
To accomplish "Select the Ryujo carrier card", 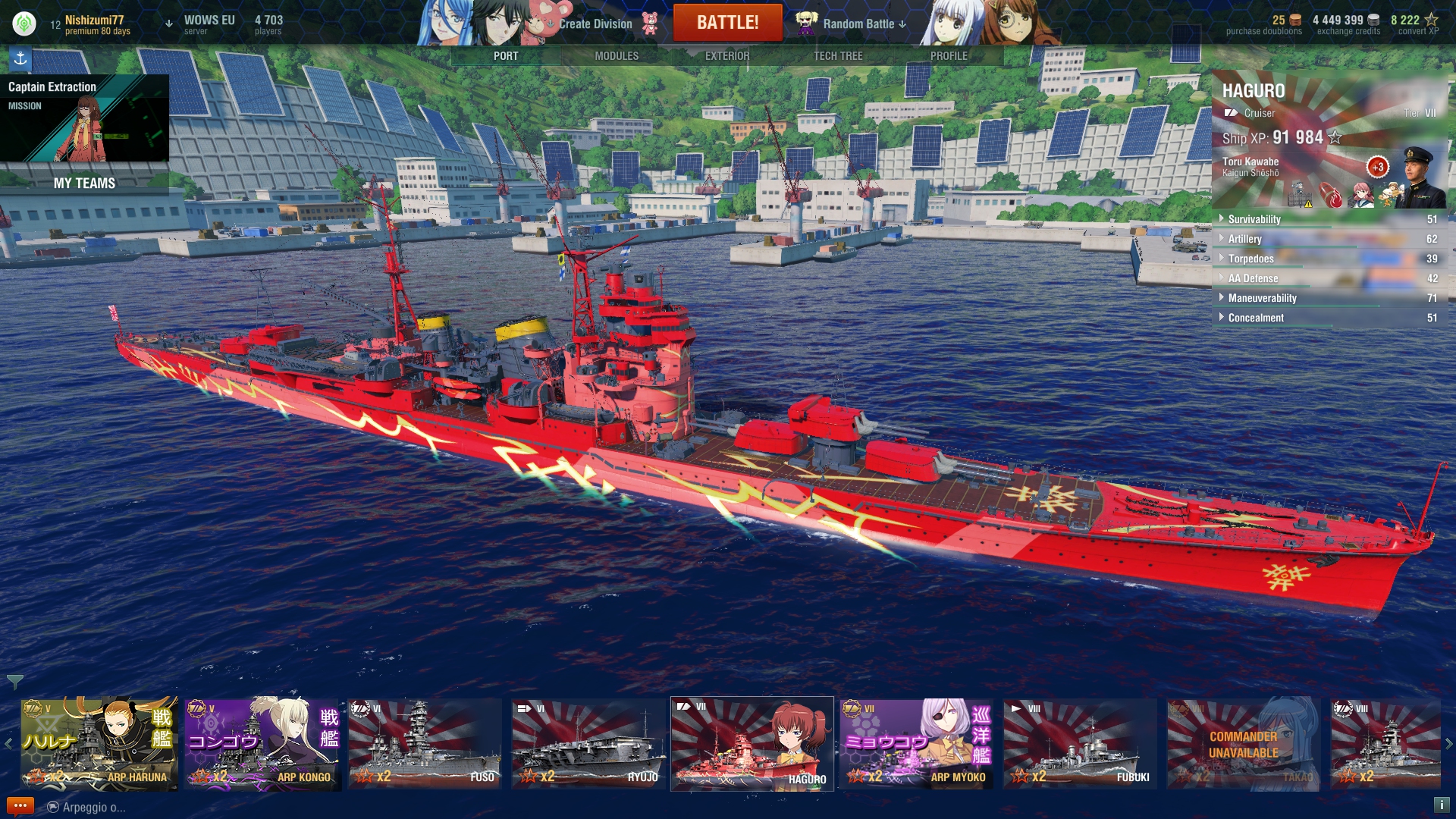I will point(588,744).
